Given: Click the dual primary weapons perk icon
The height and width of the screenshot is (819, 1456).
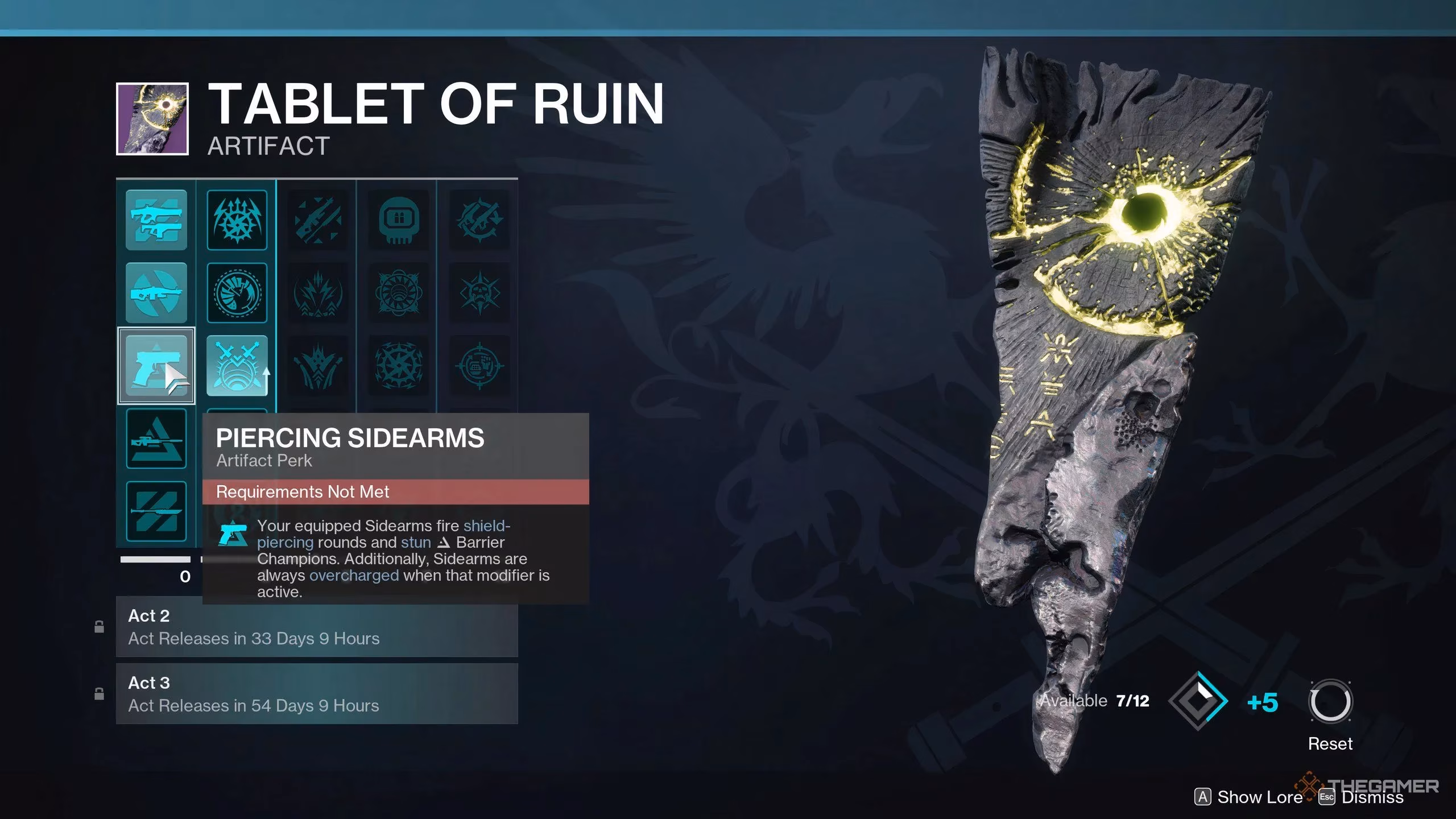Looking at the screenshot, I should (x=157, y=221).
